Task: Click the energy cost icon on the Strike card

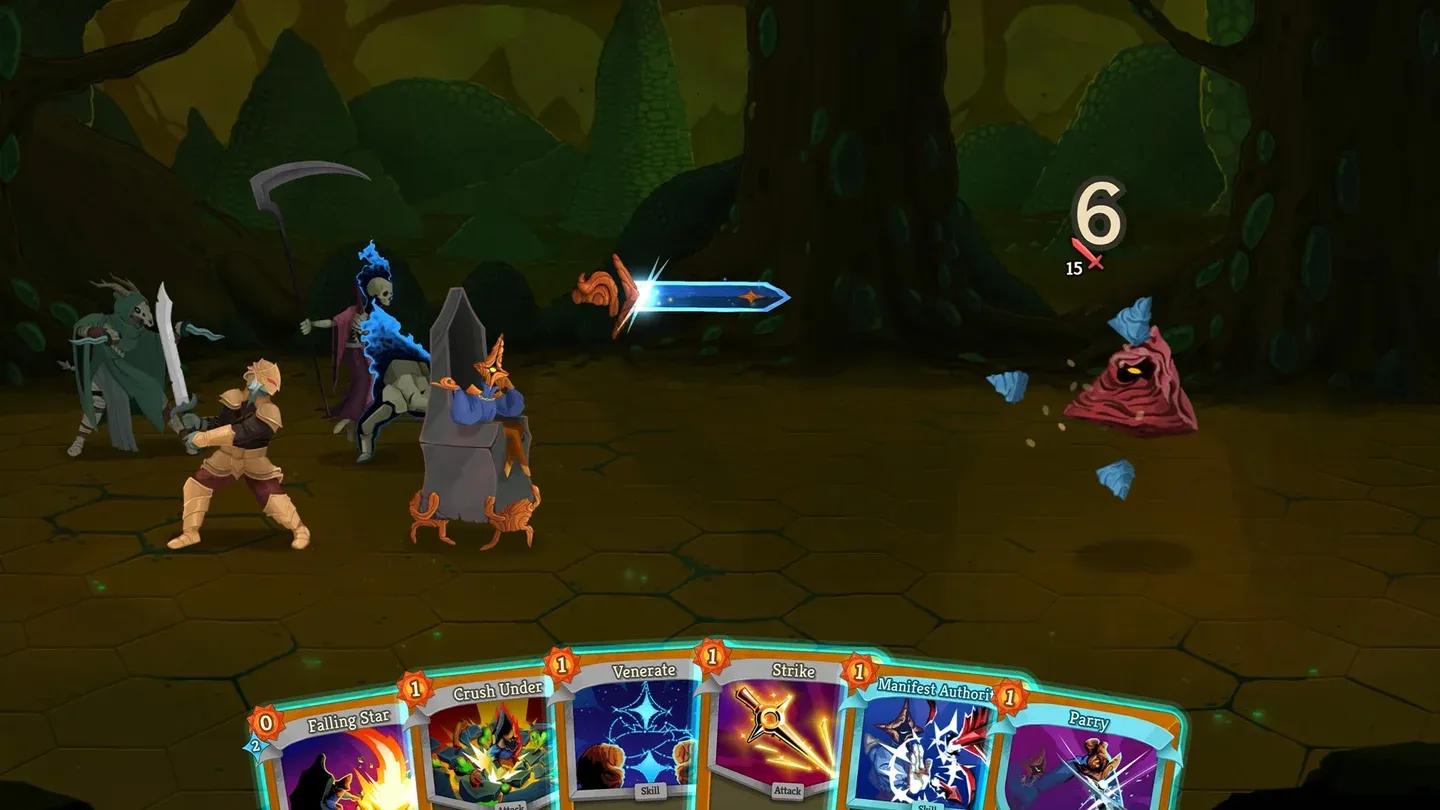Action: coord(711,658)
